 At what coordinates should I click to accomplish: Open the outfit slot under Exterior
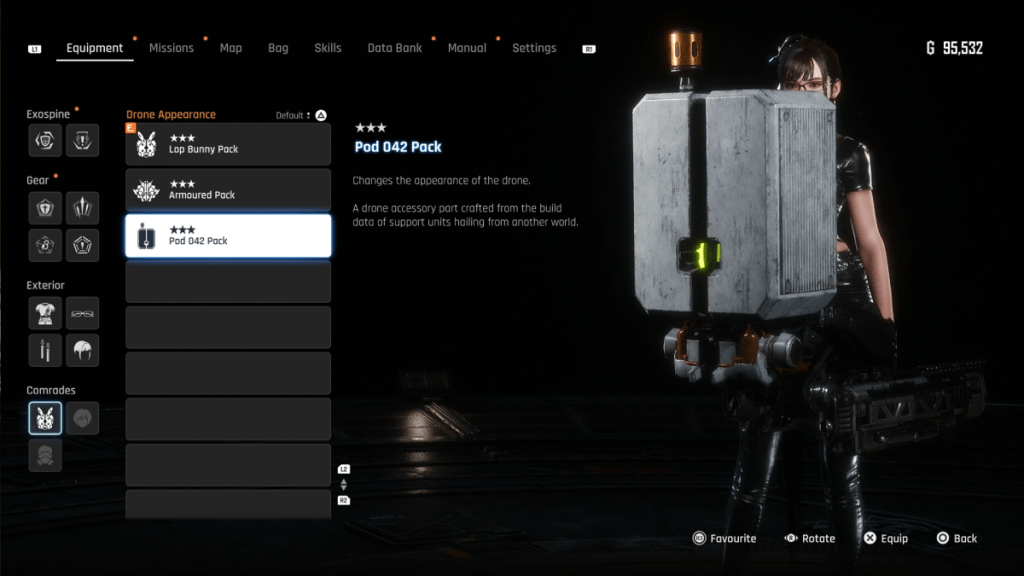tap(45, 313)
